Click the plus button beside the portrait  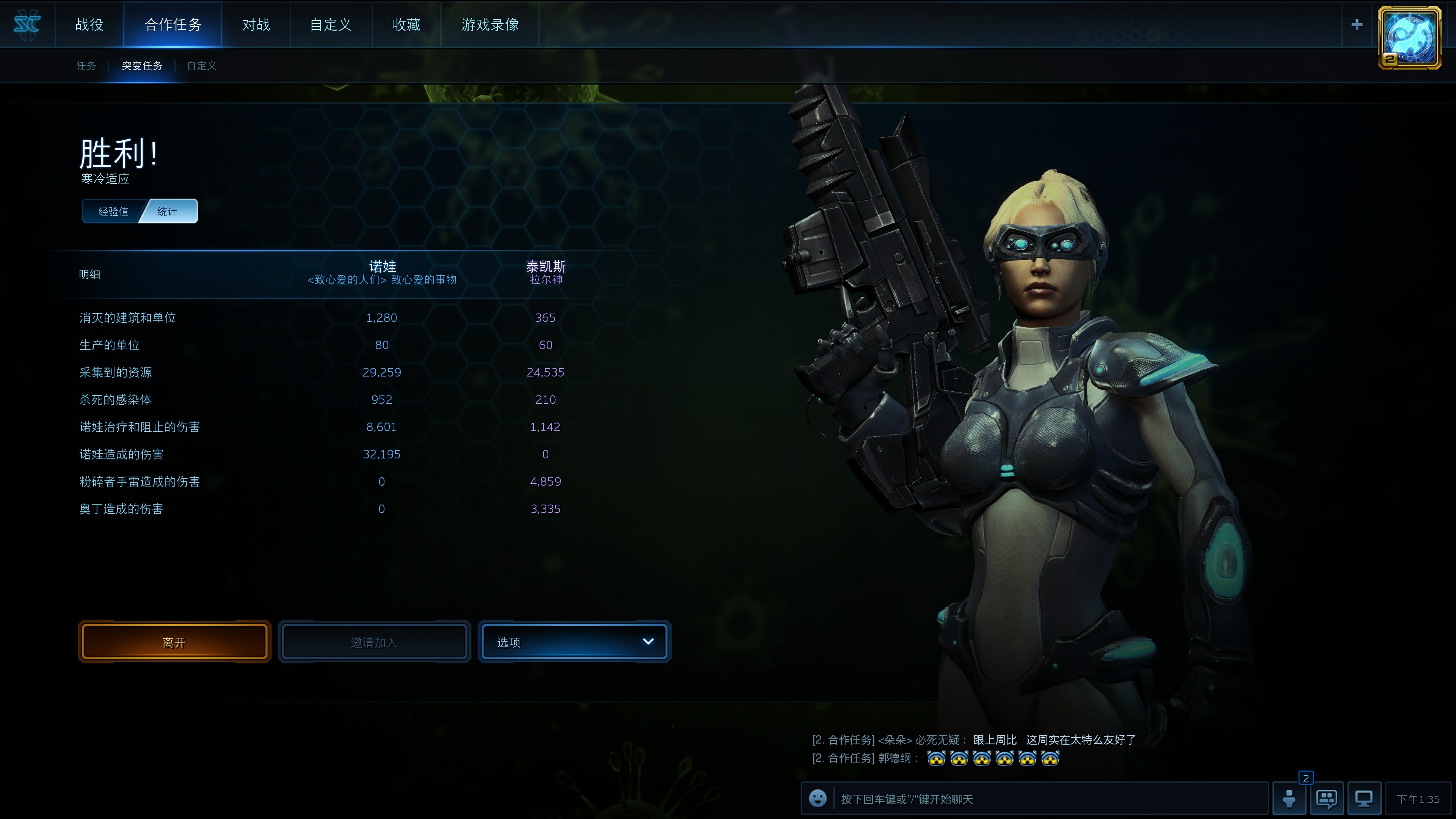[1357, 24]
